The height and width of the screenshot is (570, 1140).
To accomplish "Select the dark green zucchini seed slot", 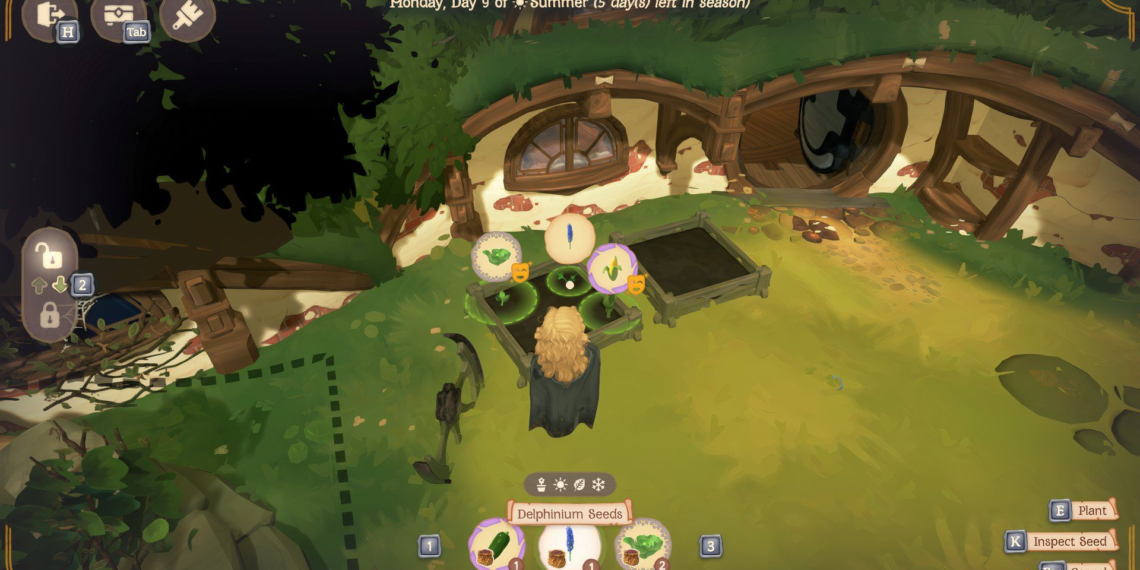I will point(496,546).
